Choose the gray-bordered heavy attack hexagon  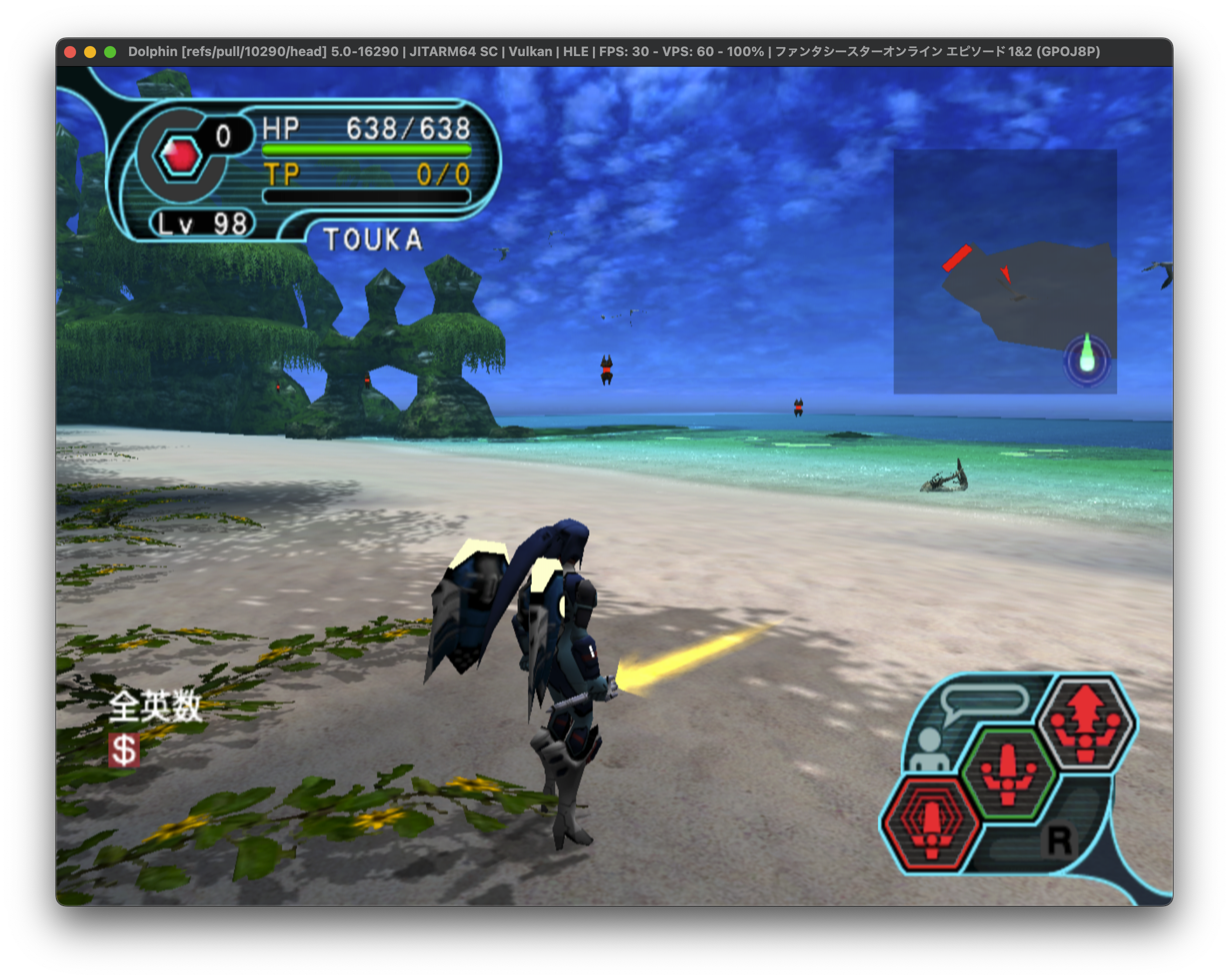[1086, 723]
